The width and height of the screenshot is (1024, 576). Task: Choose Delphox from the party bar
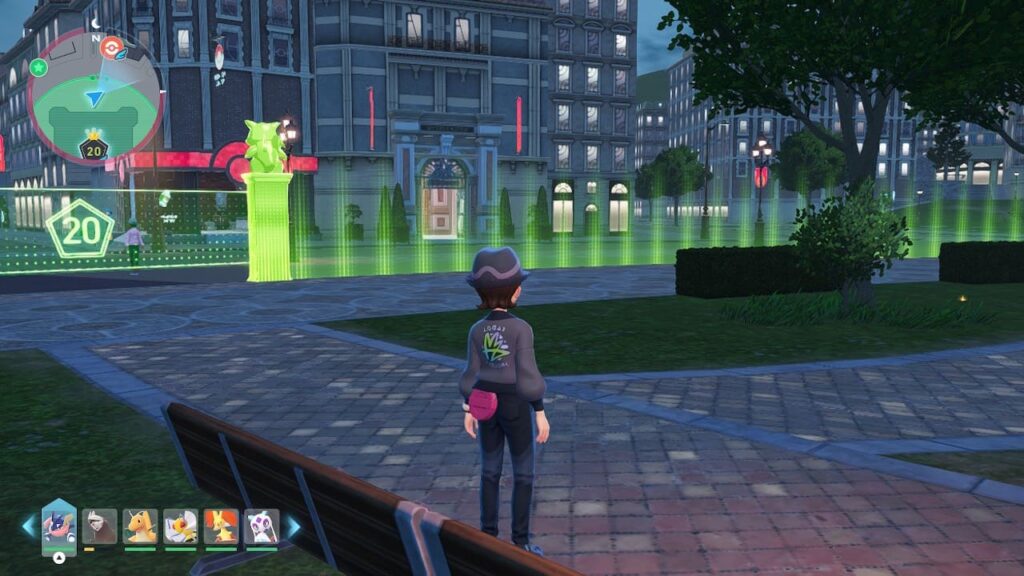(220, 526)
